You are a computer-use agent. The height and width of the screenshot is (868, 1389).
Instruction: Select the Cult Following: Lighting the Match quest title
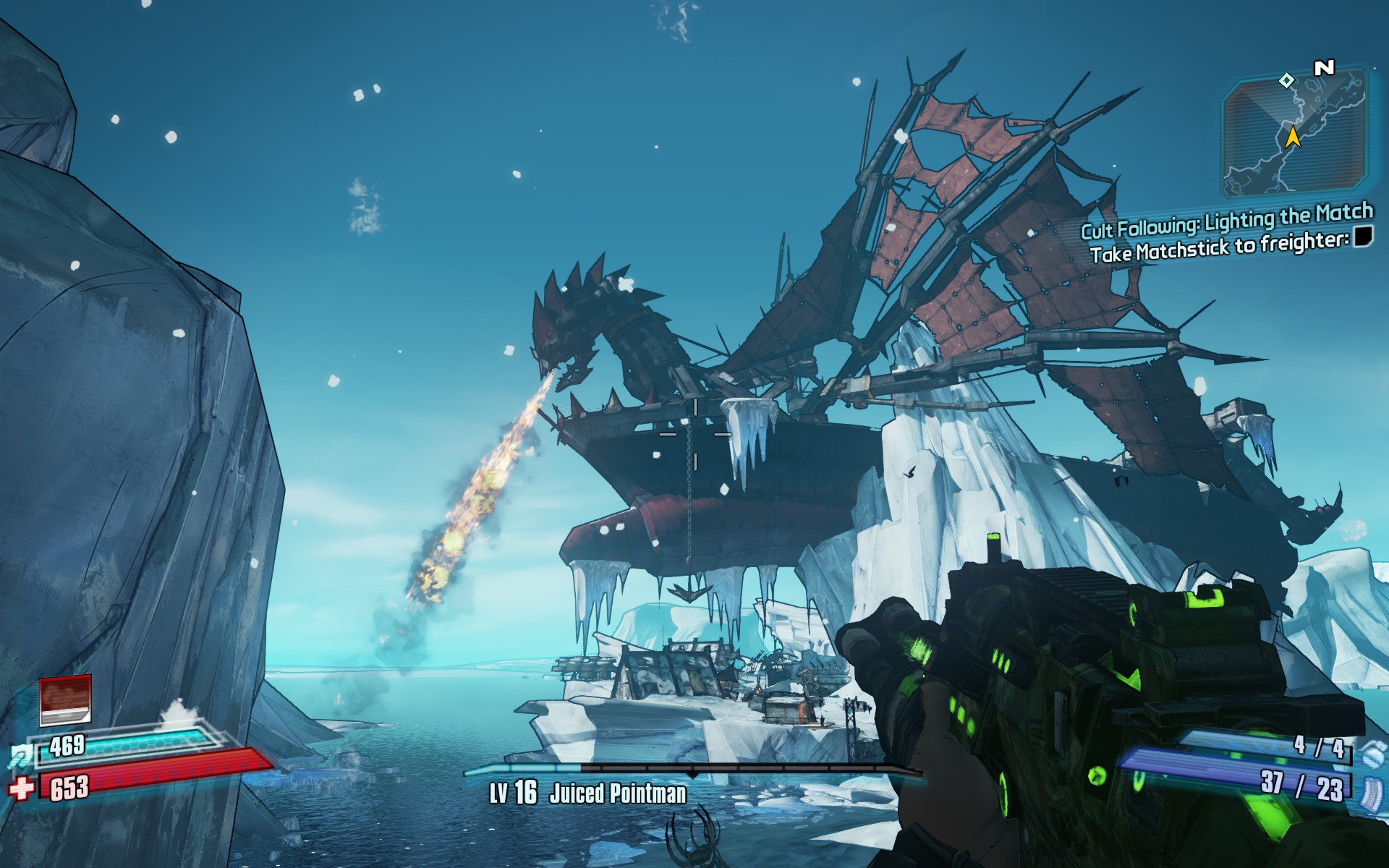click(1226, 220)
